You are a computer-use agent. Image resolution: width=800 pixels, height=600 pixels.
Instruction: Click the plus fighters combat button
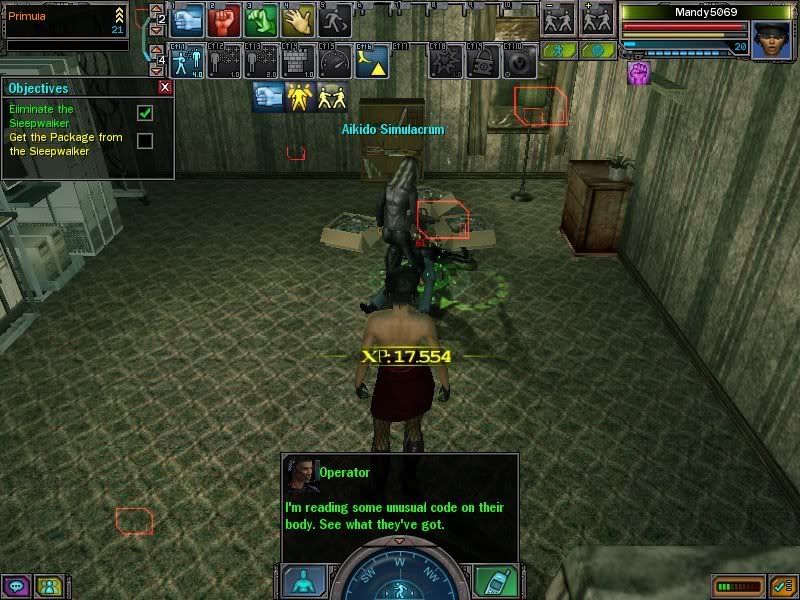597,20
